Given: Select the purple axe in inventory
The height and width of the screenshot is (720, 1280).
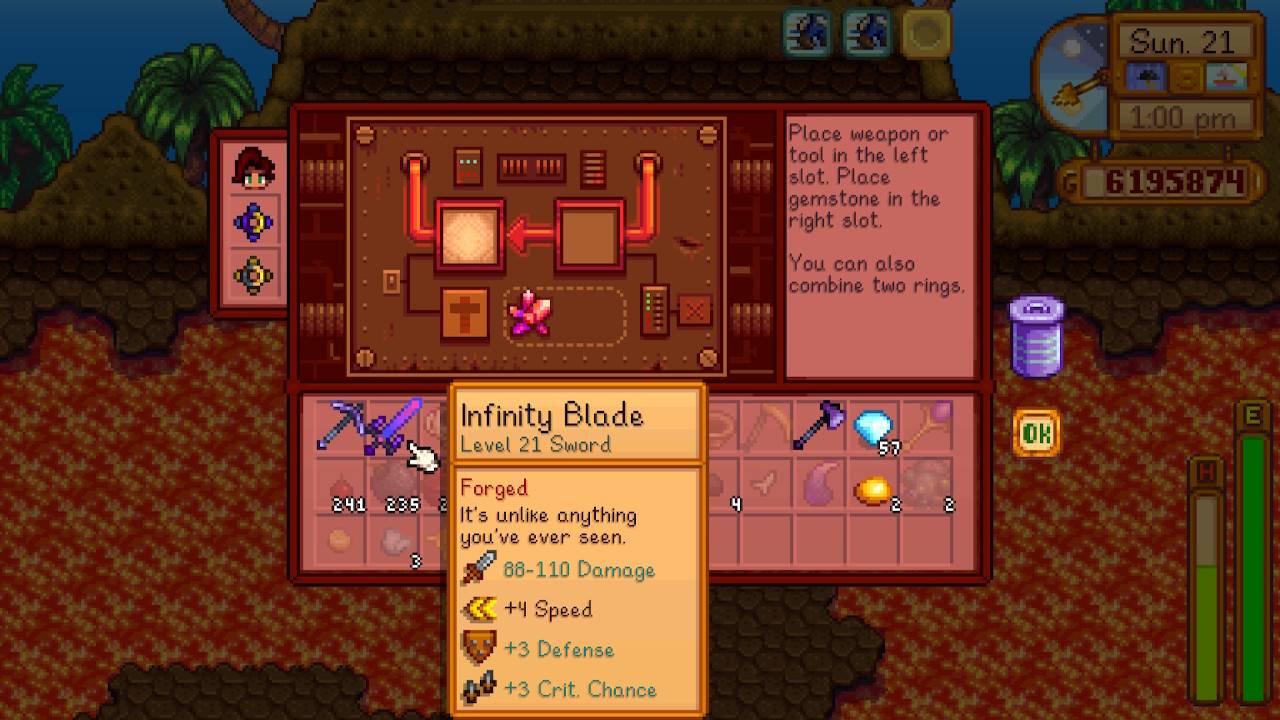Looking at the screenshot, I should (x=820, y=427).
